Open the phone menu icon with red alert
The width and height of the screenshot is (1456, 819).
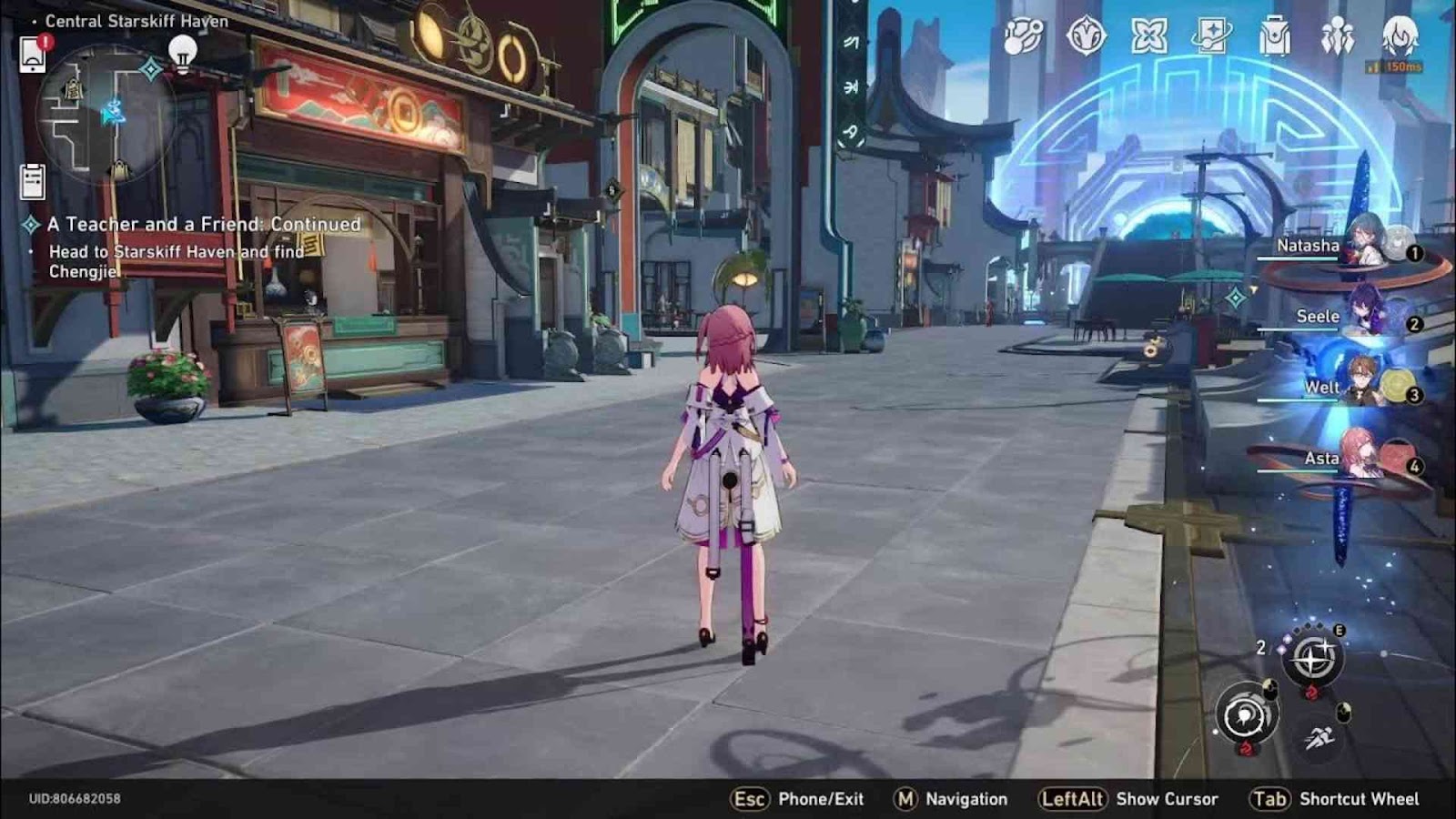34,54
